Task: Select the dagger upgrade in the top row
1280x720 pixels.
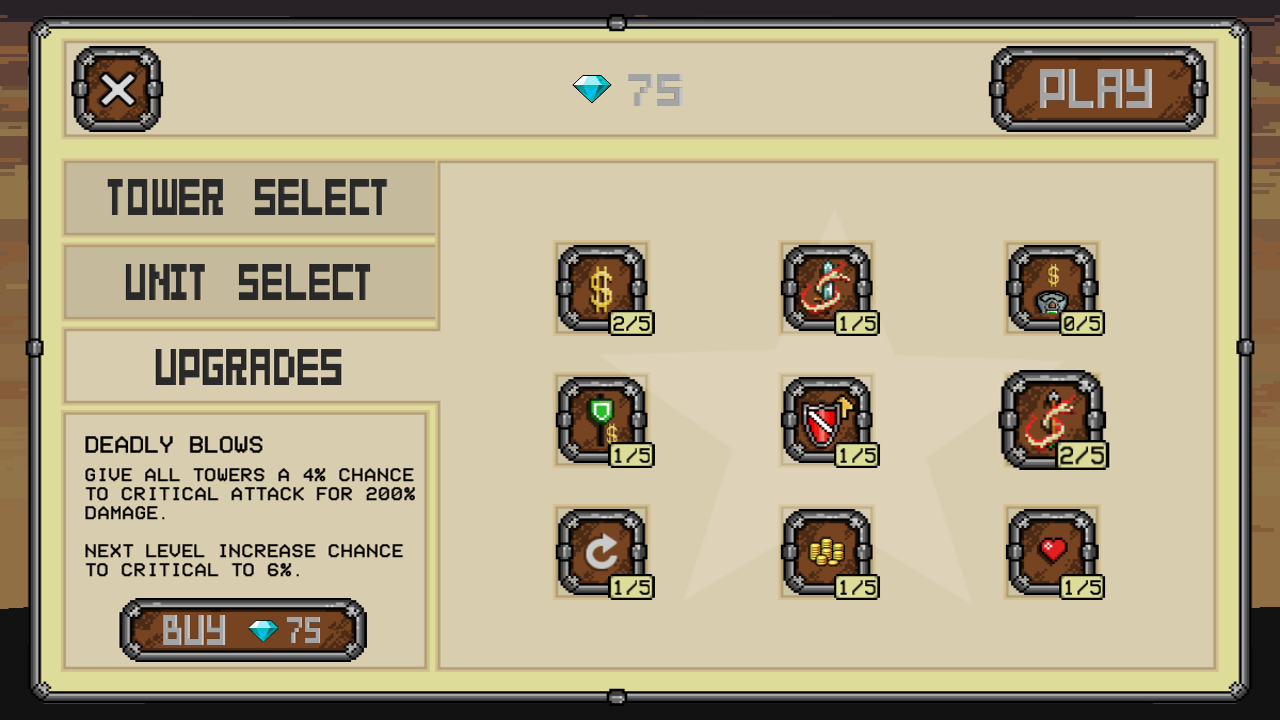Action: coord(827,287)
